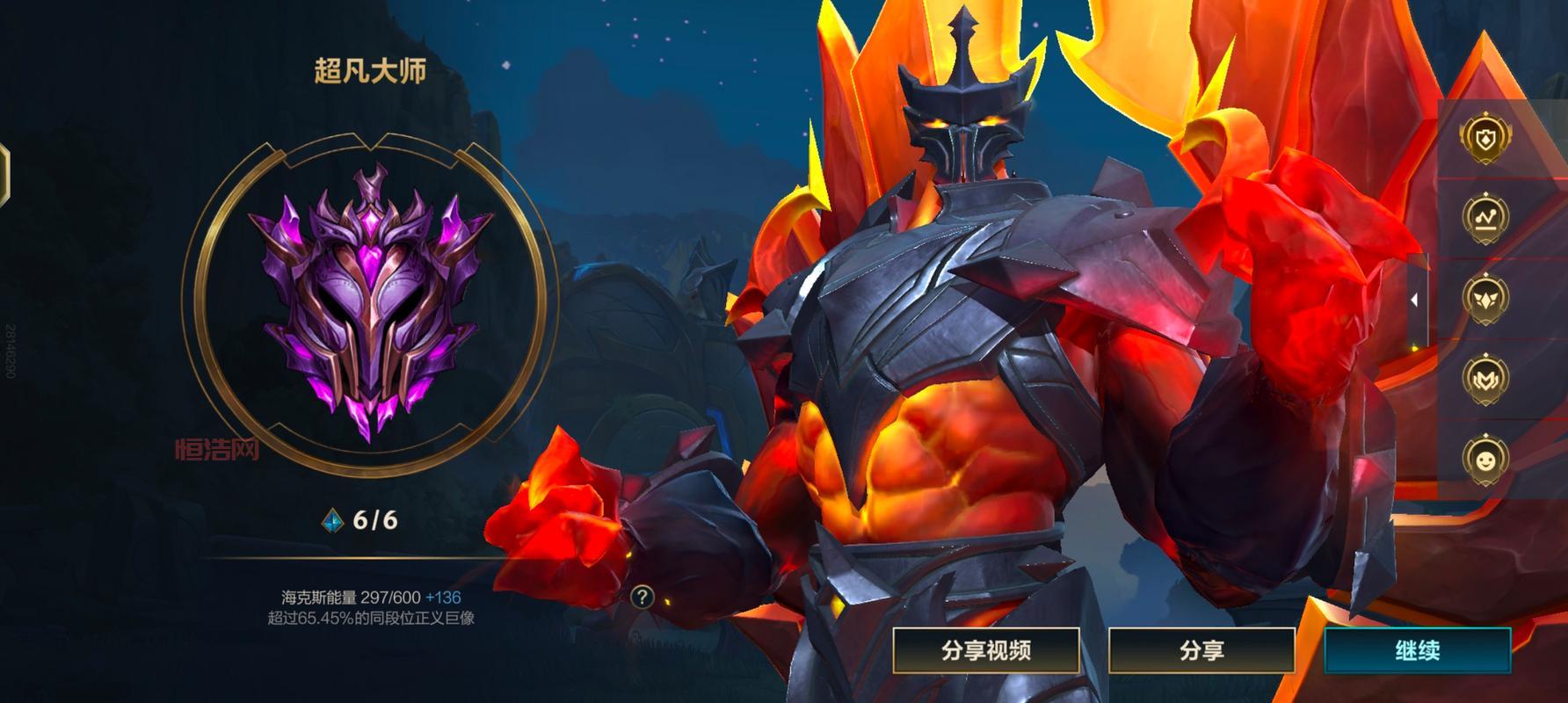The image size is (1568, 703).
Task: Open the question mark help icon
Action: (642, 598)
